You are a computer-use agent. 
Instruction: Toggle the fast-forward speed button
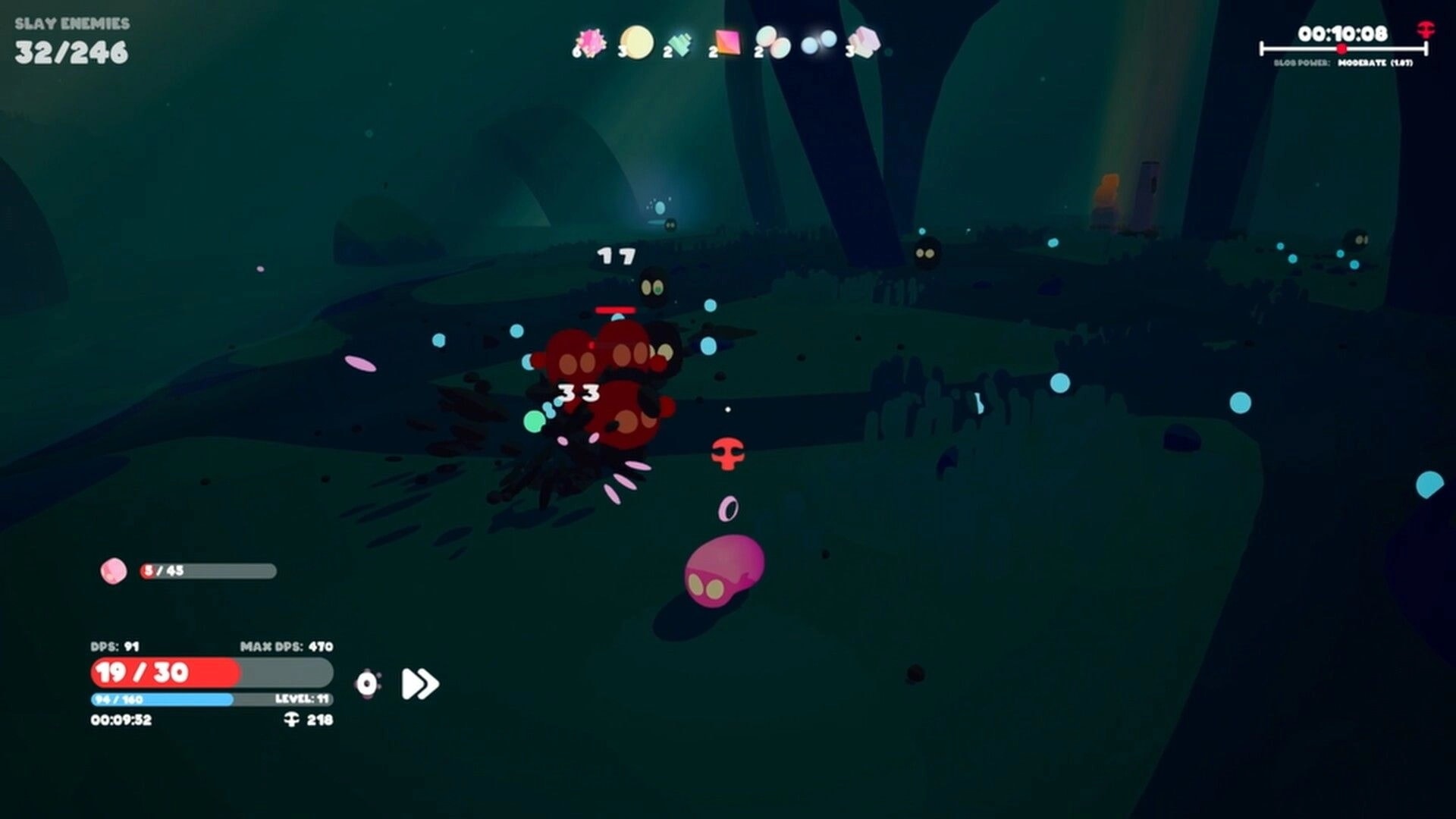tap(419, 684)
